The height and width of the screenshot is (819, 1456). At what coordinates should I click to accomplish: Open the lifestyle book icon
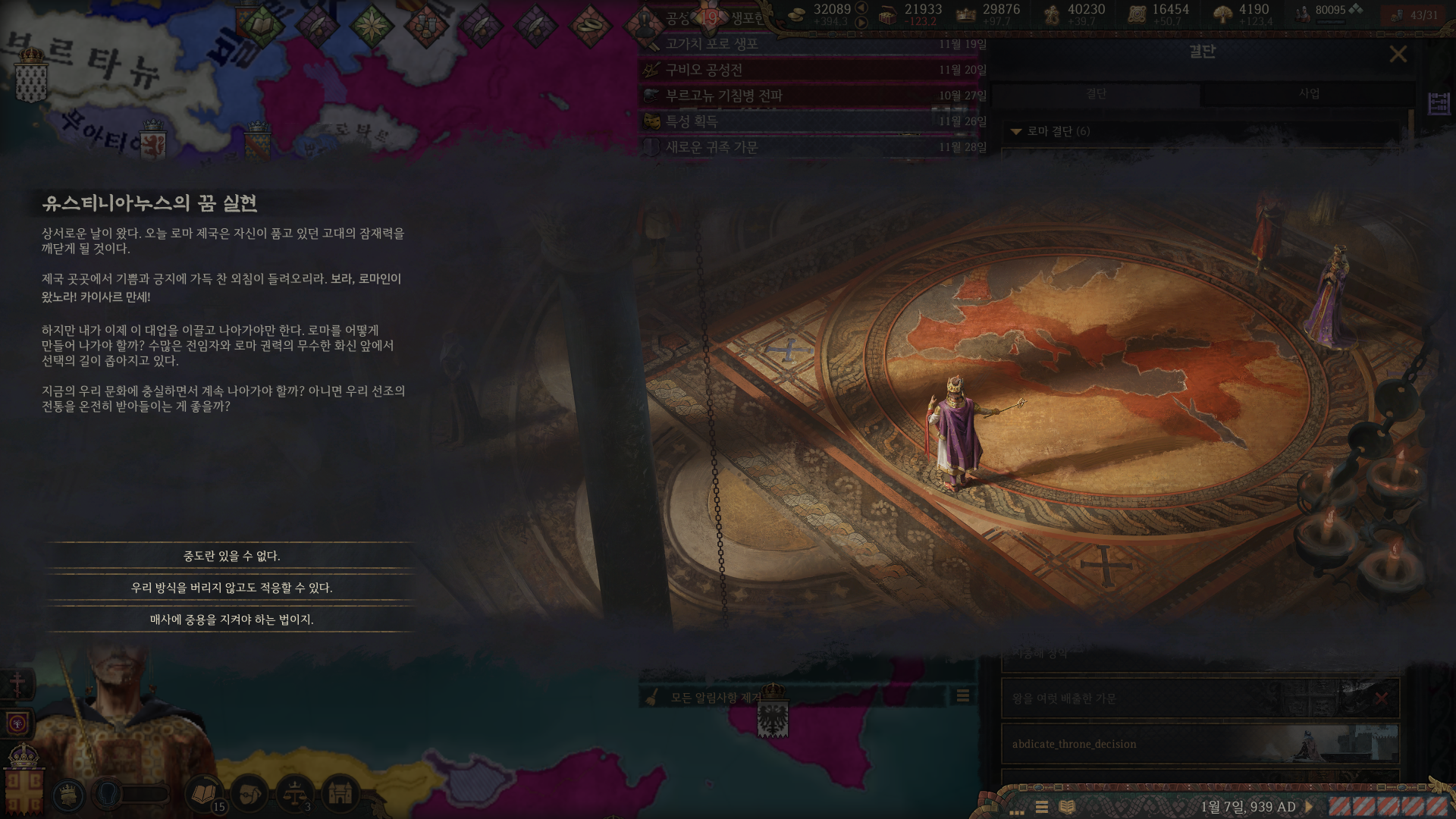pyautogui.click(x=204, y=793)
